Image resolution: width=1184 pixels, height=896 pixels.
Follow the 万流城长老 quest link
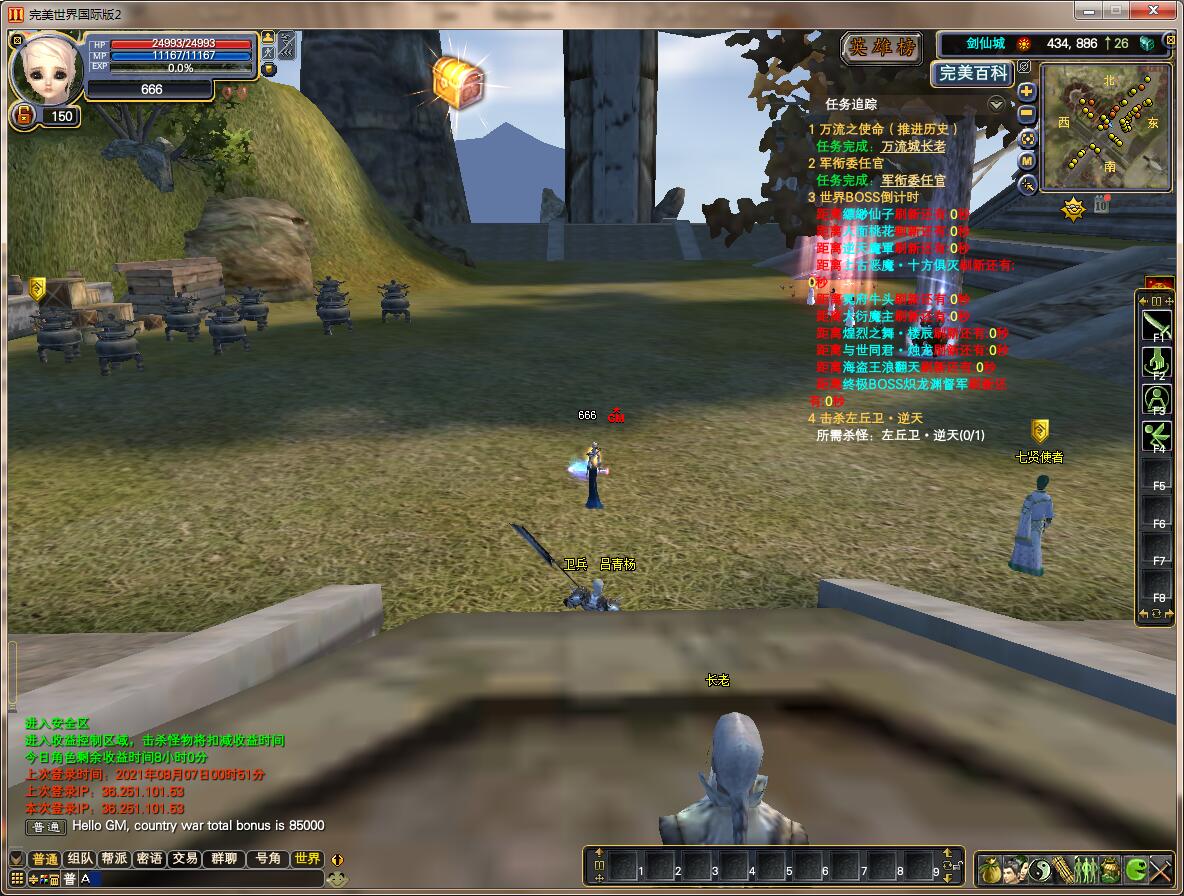tap(912, 146)
